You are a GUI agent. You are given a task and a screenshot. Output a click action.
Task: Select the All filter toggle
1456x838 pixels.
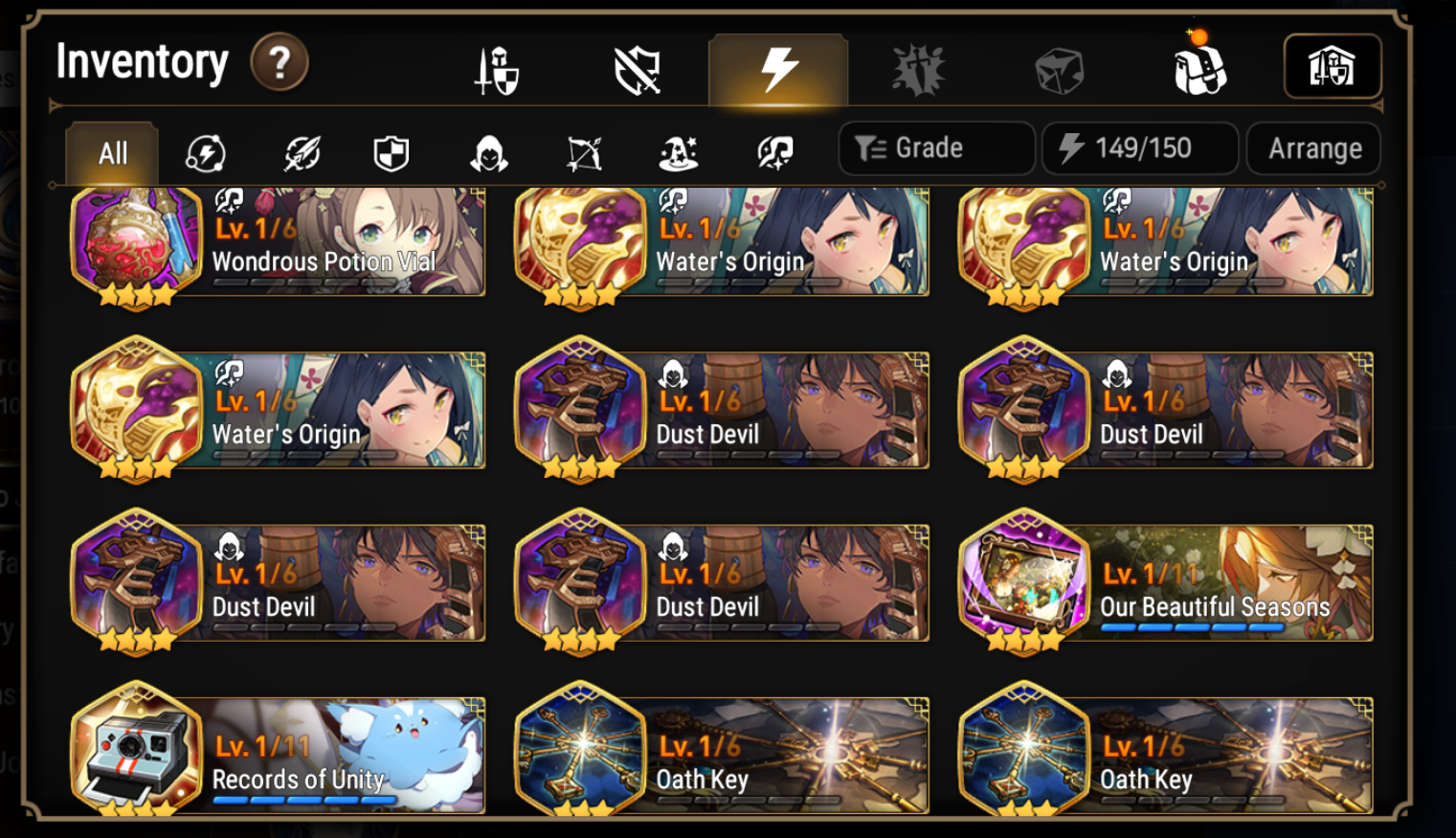(110, 151)
